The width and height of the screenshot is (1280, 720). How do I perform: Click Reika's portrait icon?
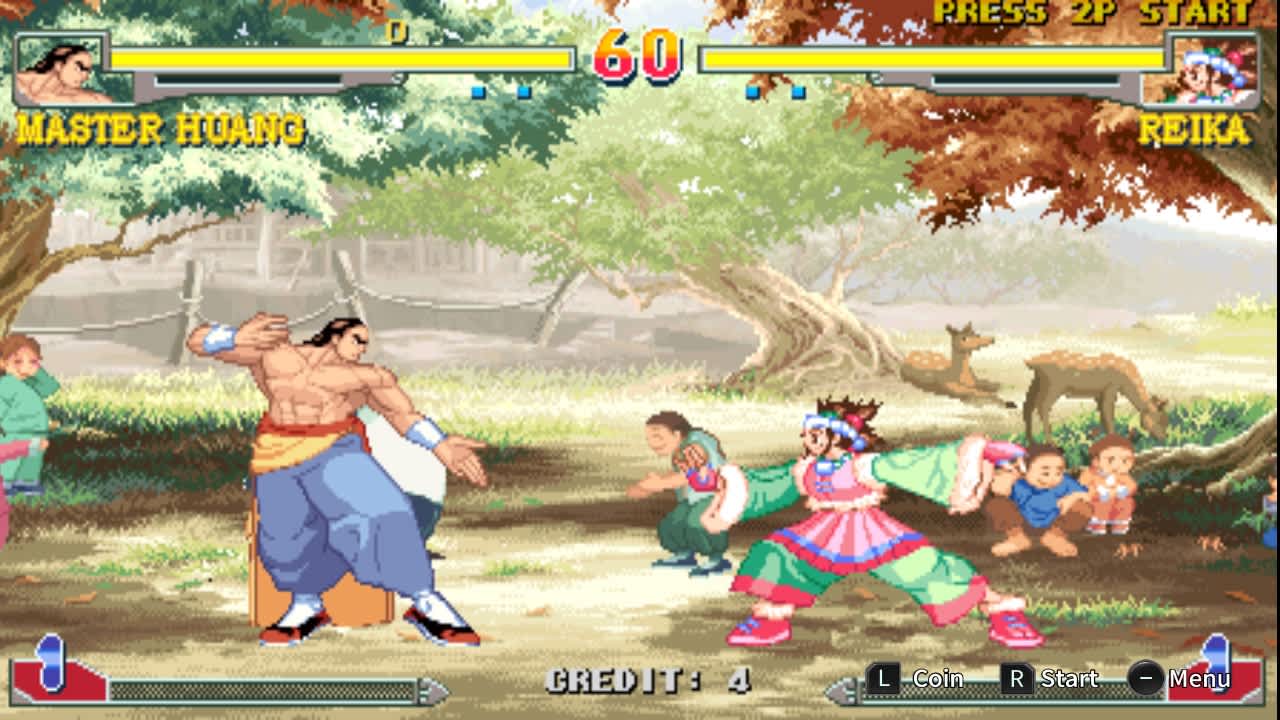1215,70
